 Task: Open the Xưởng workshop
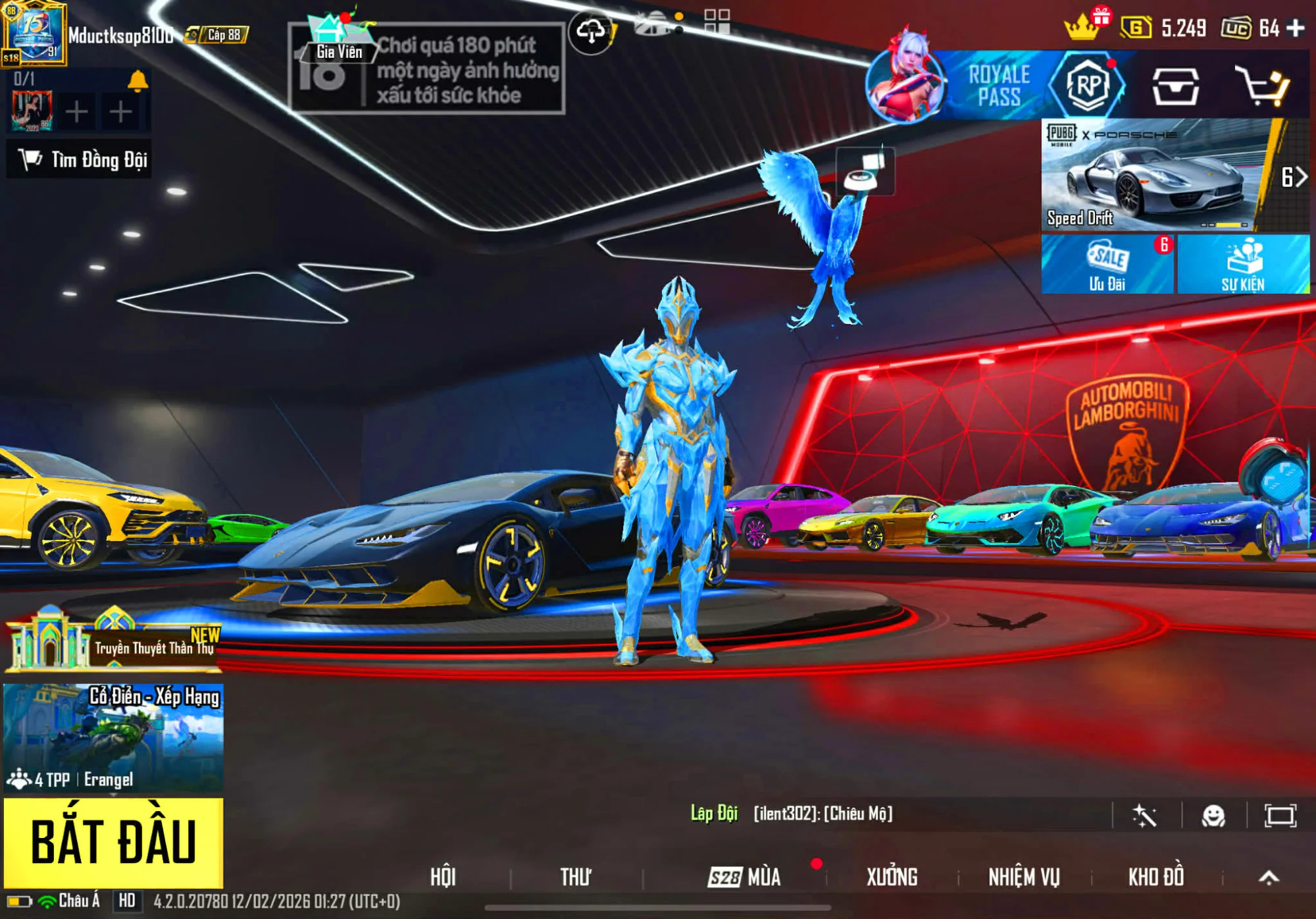pyautogui.click(x=892, y=877)
